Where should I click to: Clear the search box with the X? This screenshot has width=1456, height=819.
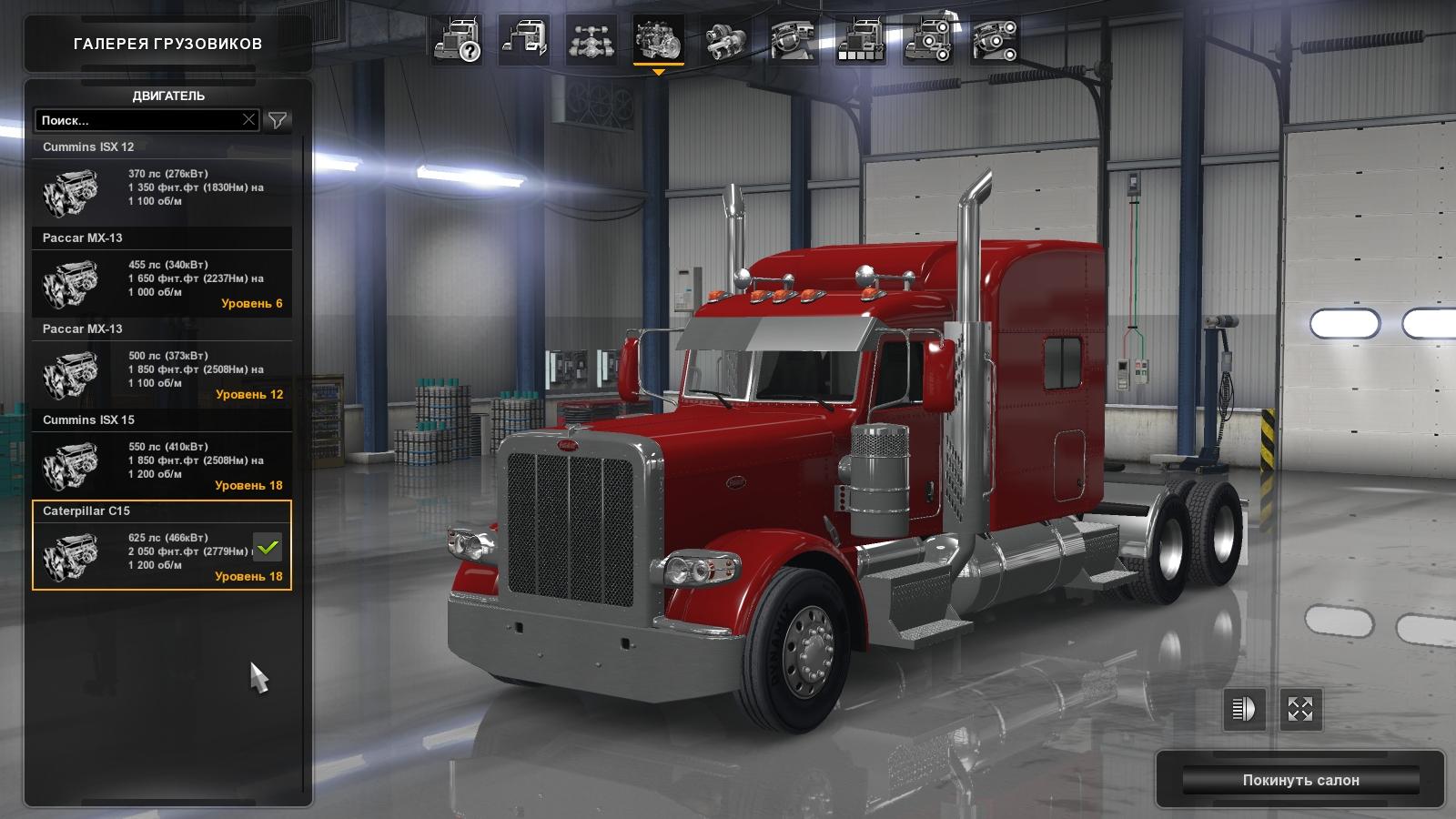(x=248, y=119)
